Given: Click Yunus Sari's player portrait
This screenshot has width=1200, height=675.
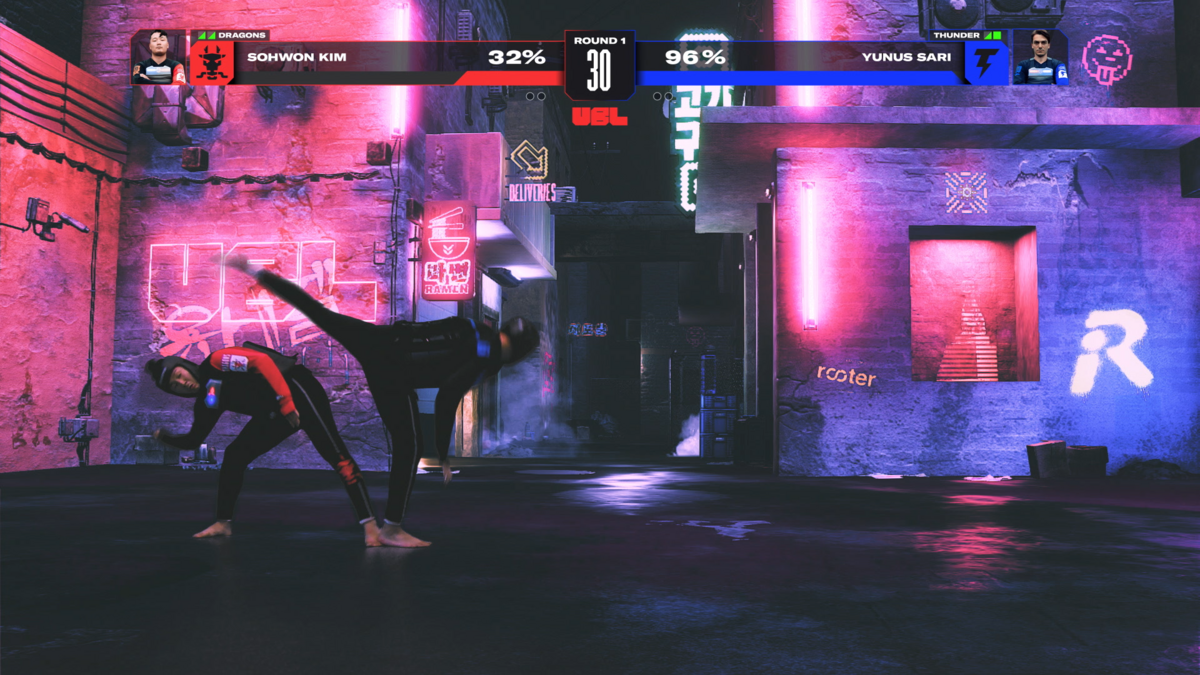Looking at the screenshot, I should point(1039,58).
